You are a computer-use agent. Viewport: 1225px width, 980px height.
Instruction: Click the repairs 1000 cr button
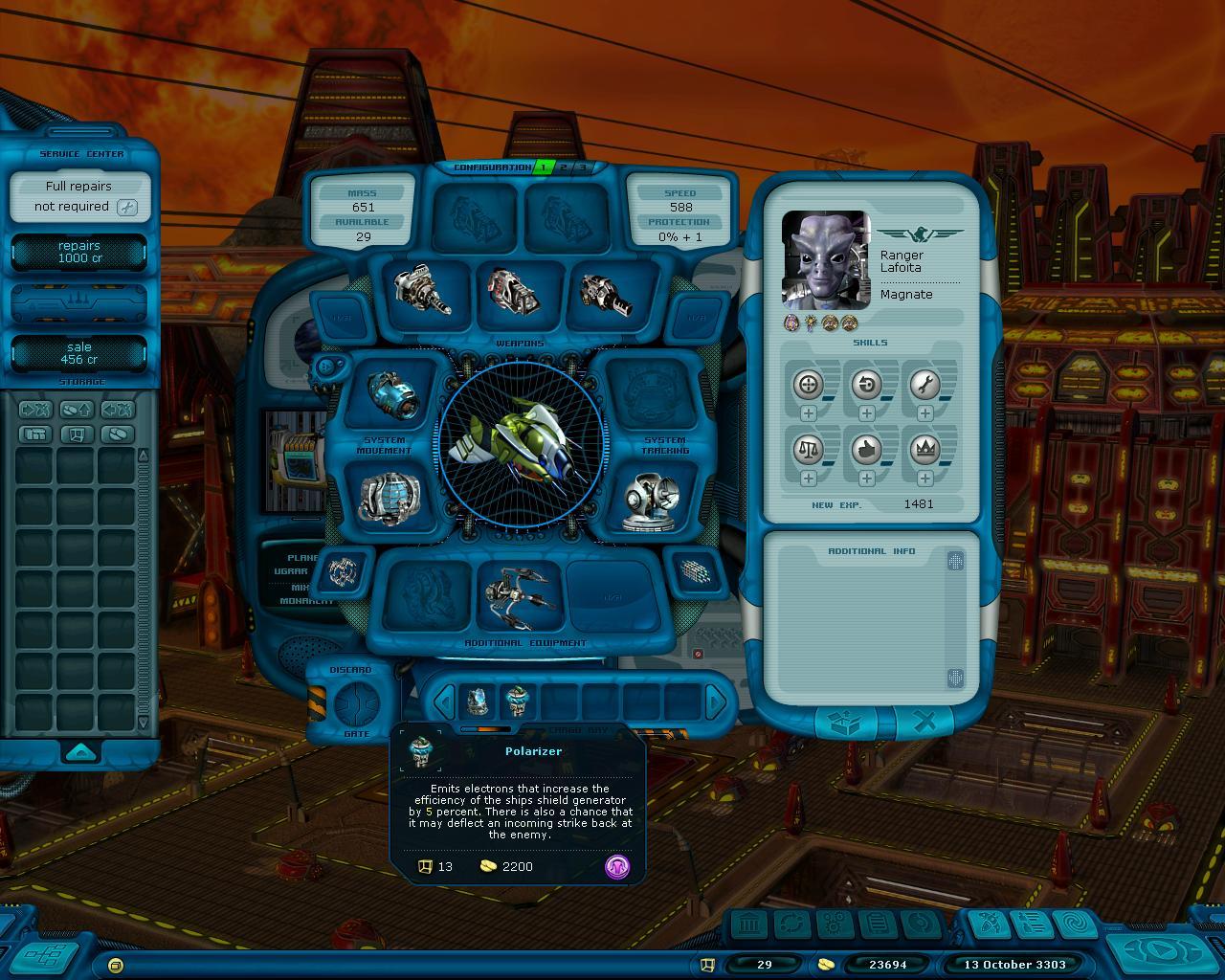(x=78, y=252)
